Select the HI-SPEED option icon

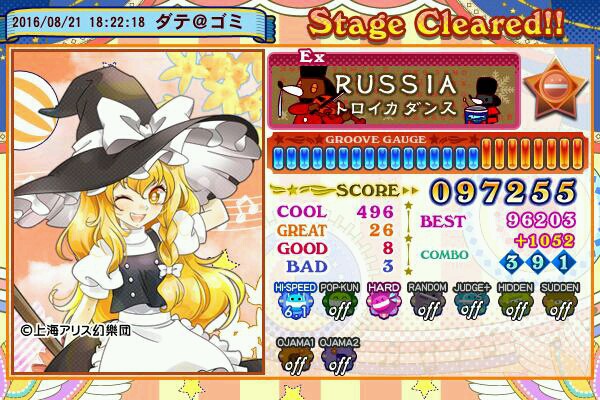(296, 302)
